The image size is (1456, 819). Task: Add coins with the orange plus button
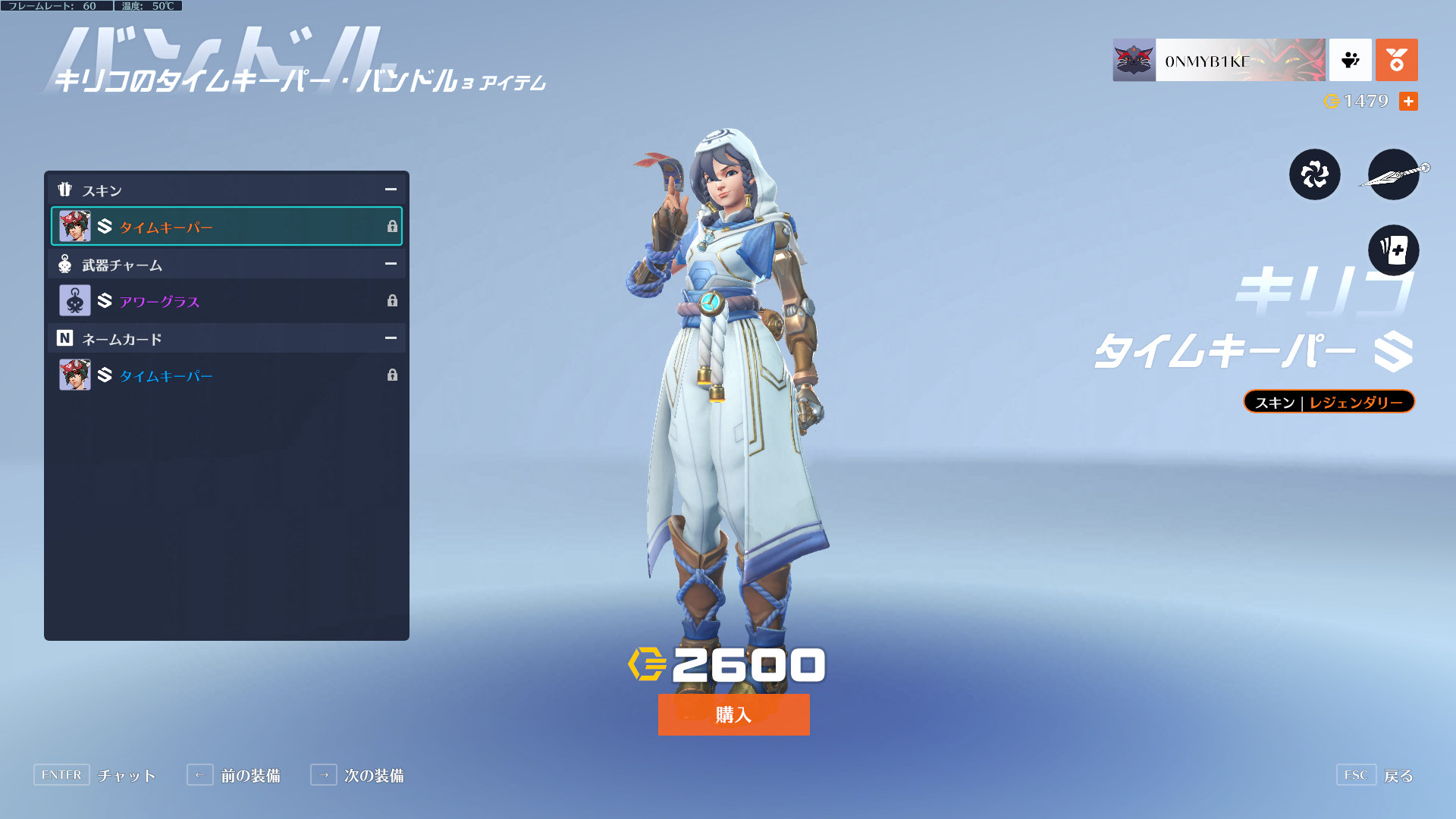pyautogui.click(x=1408, y=101)
